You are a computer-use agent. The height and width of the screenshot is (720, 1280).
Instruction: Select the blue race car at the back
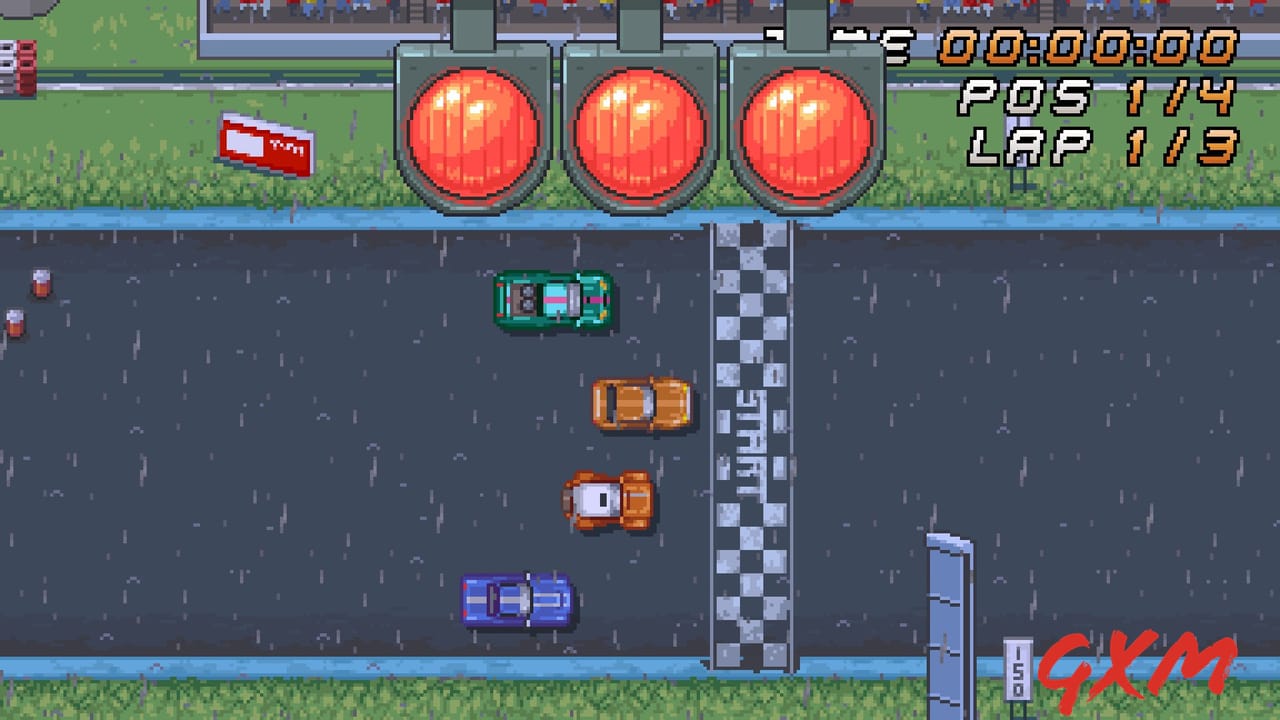click(x=518, y=598)
